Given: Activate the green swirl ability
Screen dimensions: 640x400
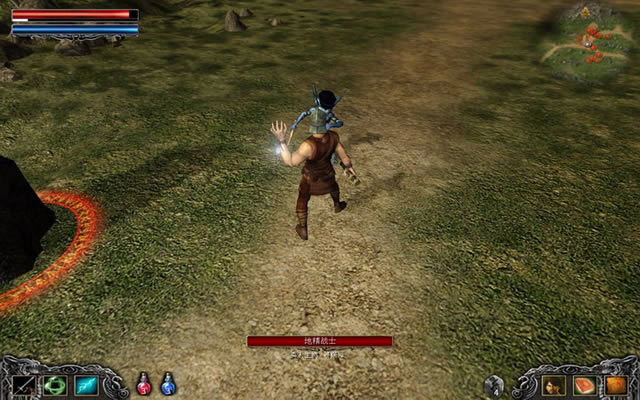Looking at the screenshot, I should pos(55,385).
